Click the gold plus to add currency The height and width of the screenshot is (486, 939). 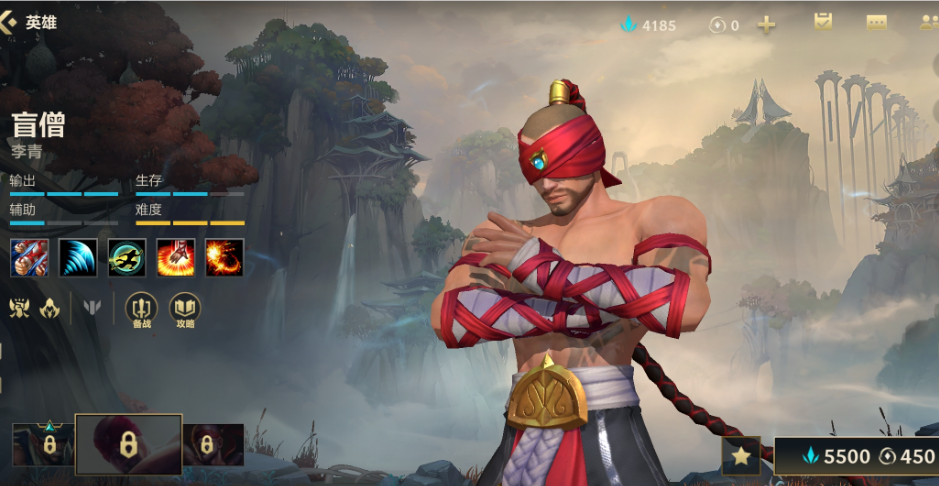pos(766,25)
